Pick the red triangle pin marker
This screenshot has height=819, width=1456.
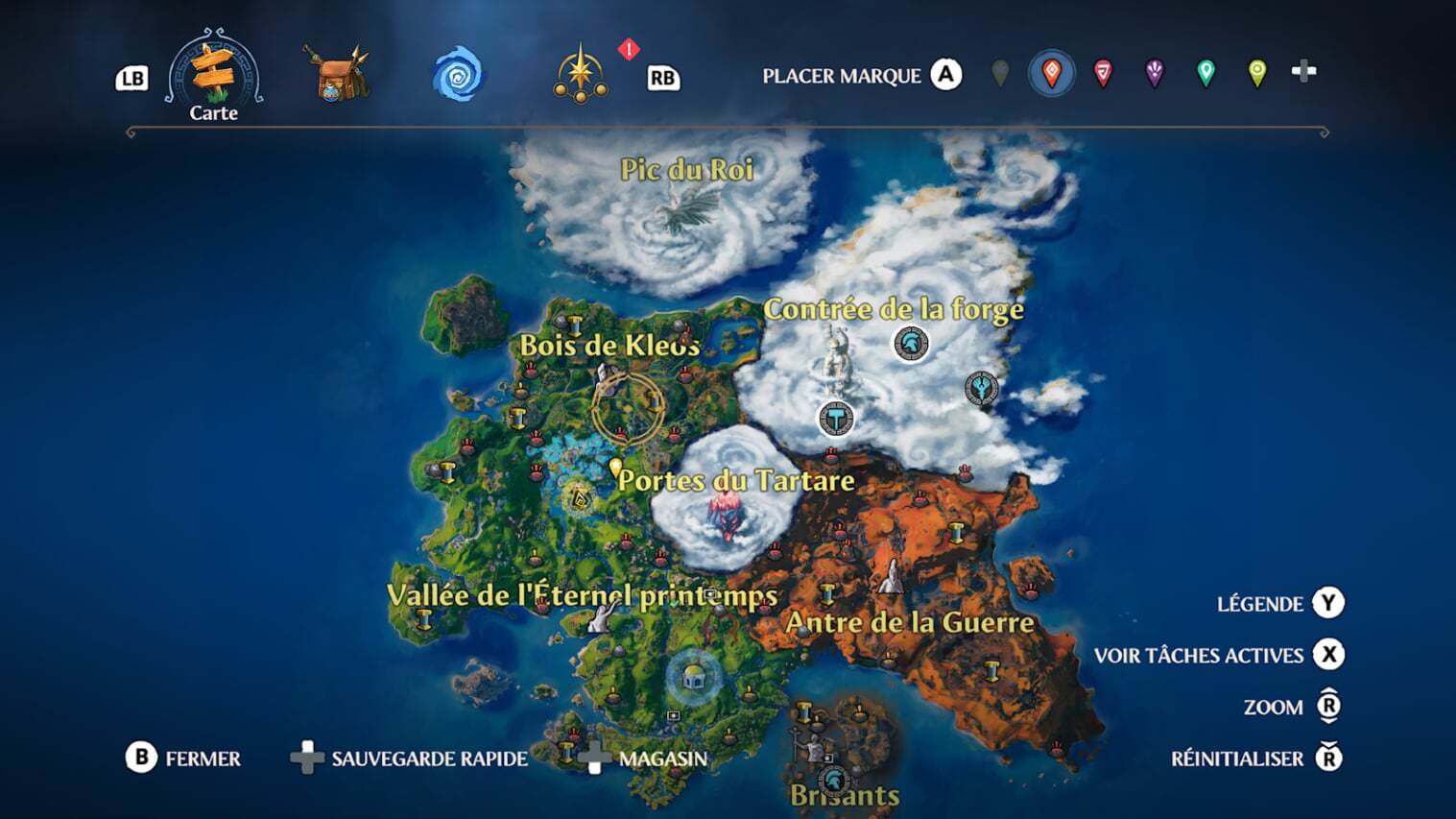pyautogui.click(x=1103, y=73)
